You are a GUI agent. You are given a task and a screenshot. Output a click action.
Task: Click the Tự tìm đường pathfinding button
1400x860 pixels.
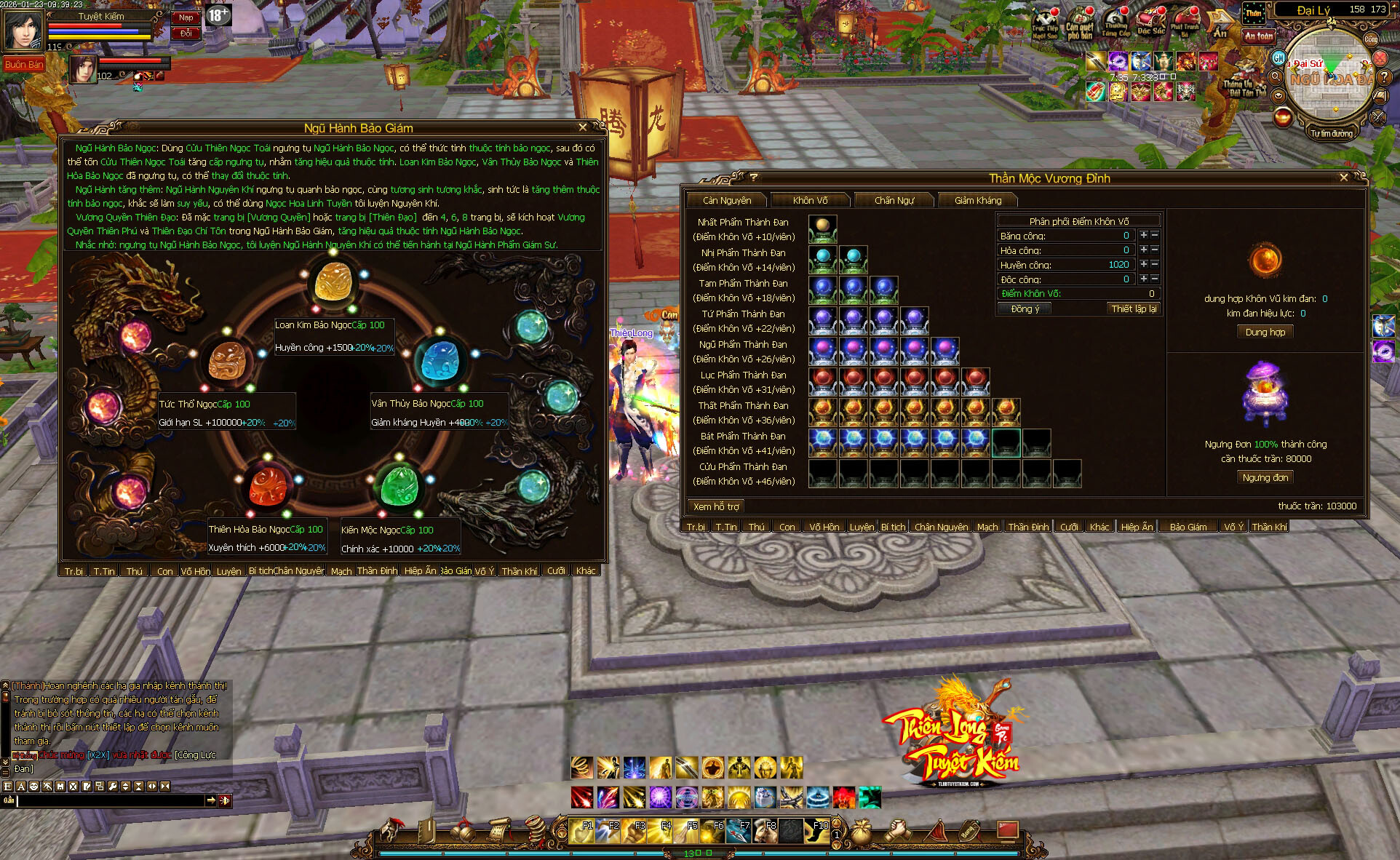(x=1331, y=133)
